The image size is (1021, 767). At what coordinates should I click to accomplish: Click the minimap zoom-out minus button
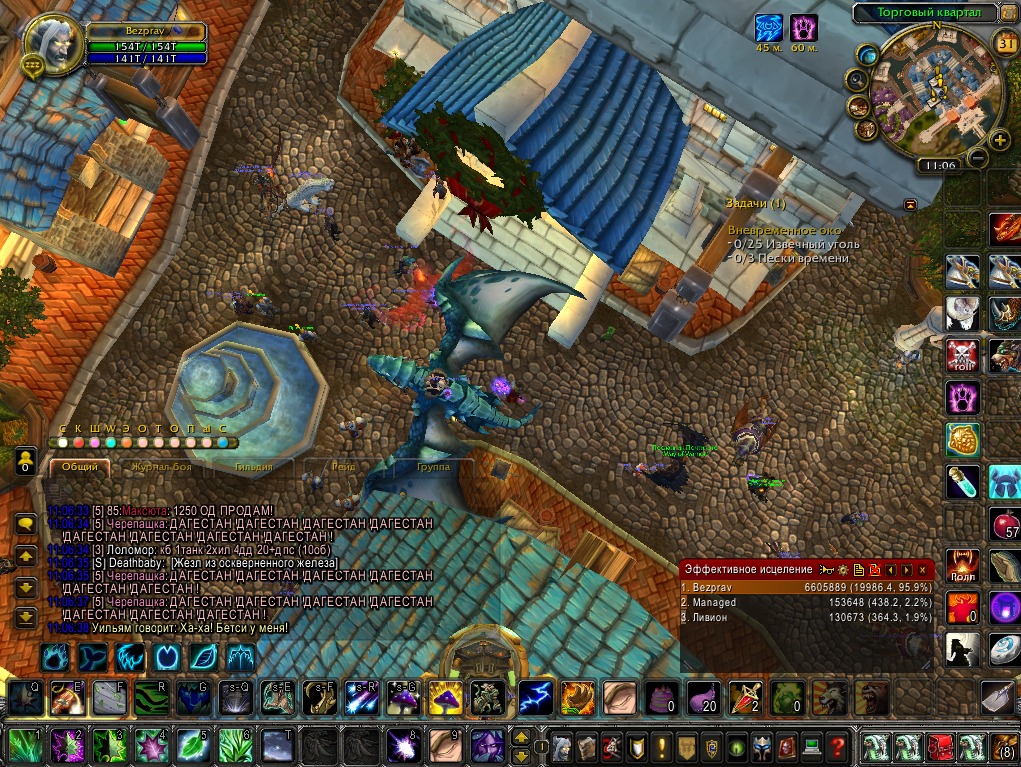click(x=978, y=157)
